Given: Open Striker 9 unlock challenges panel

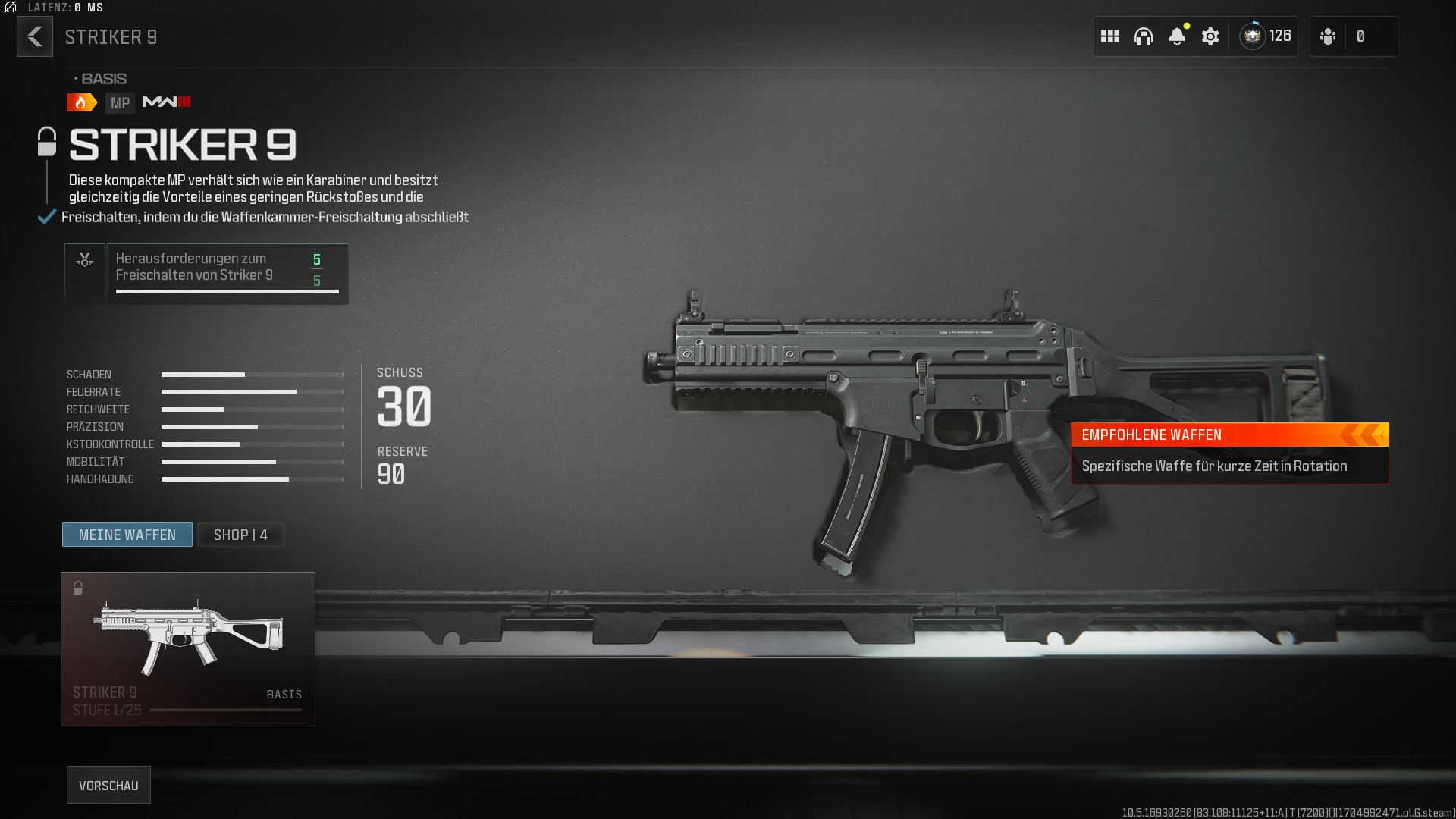Looking at the screenshot, I should click(206, 274).
